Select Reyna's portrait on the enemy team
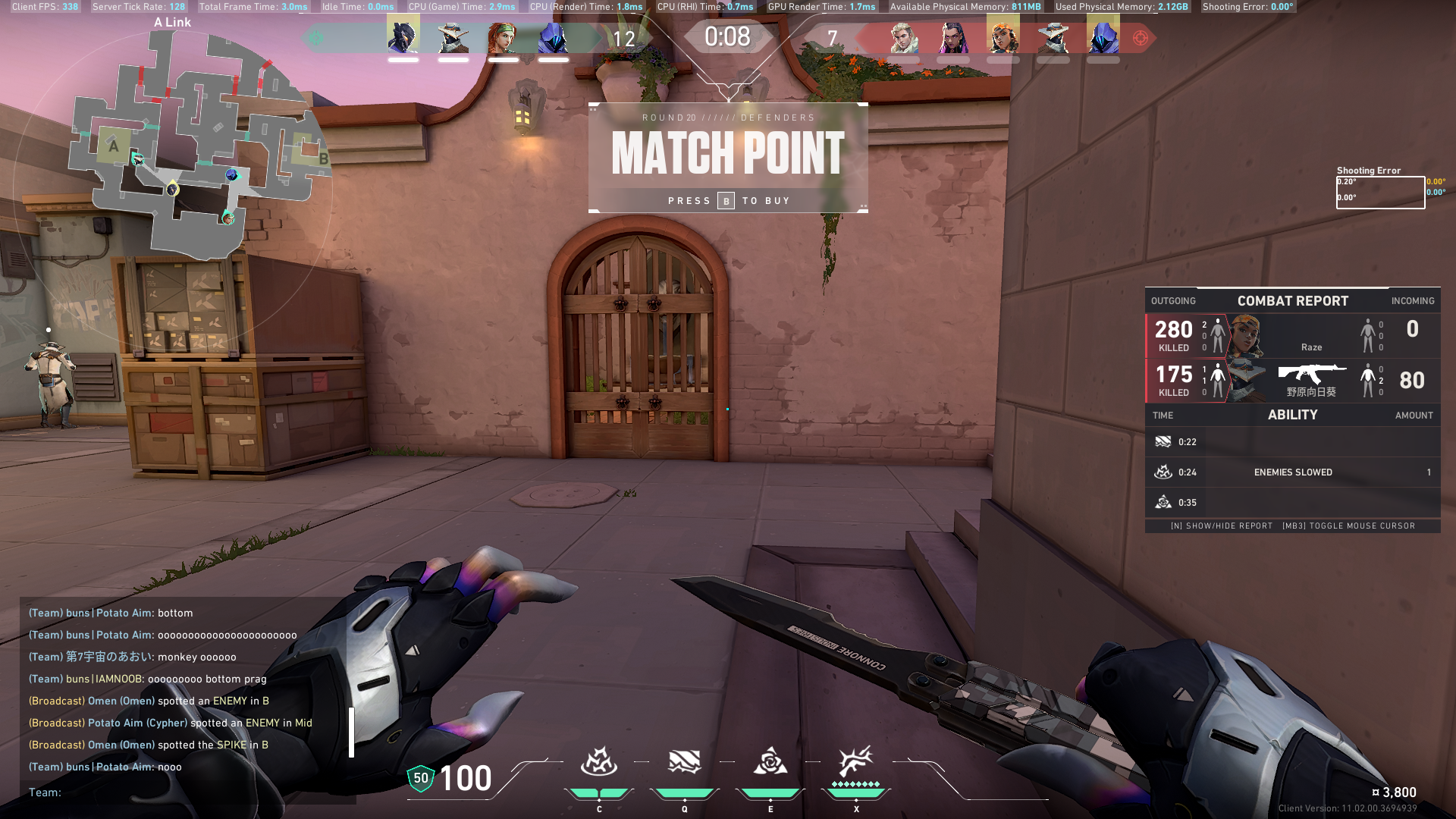 (x=952, y=38)
